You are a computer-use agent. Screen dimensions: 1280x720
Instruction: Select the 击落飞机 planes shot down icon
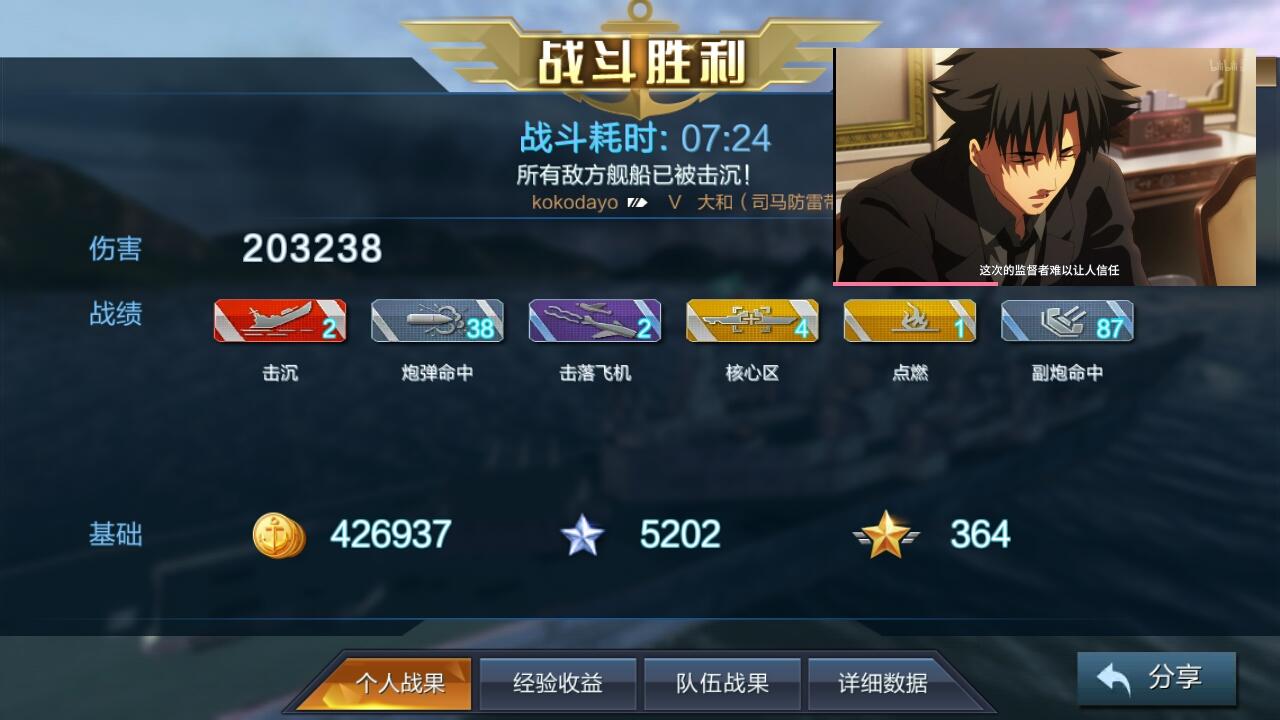(594, 321)
